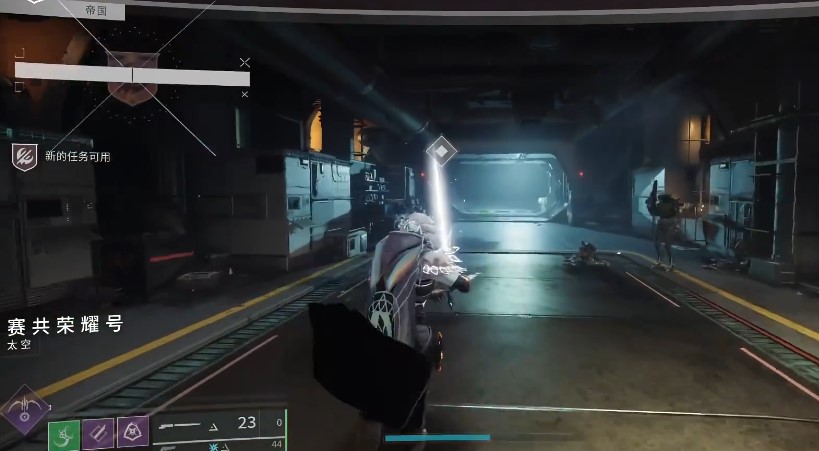Select the green crescent grenade ability icon
819x451 pixels.
coord(64,434)
